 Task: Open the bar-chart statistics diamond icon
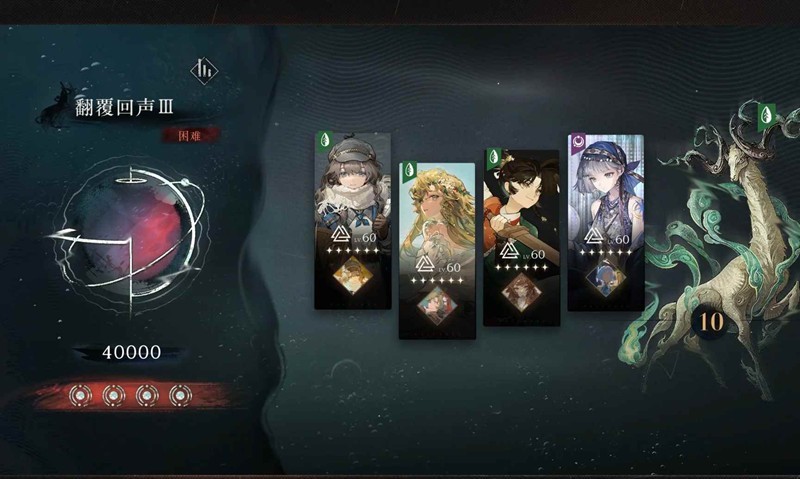[x=205, y=70]
